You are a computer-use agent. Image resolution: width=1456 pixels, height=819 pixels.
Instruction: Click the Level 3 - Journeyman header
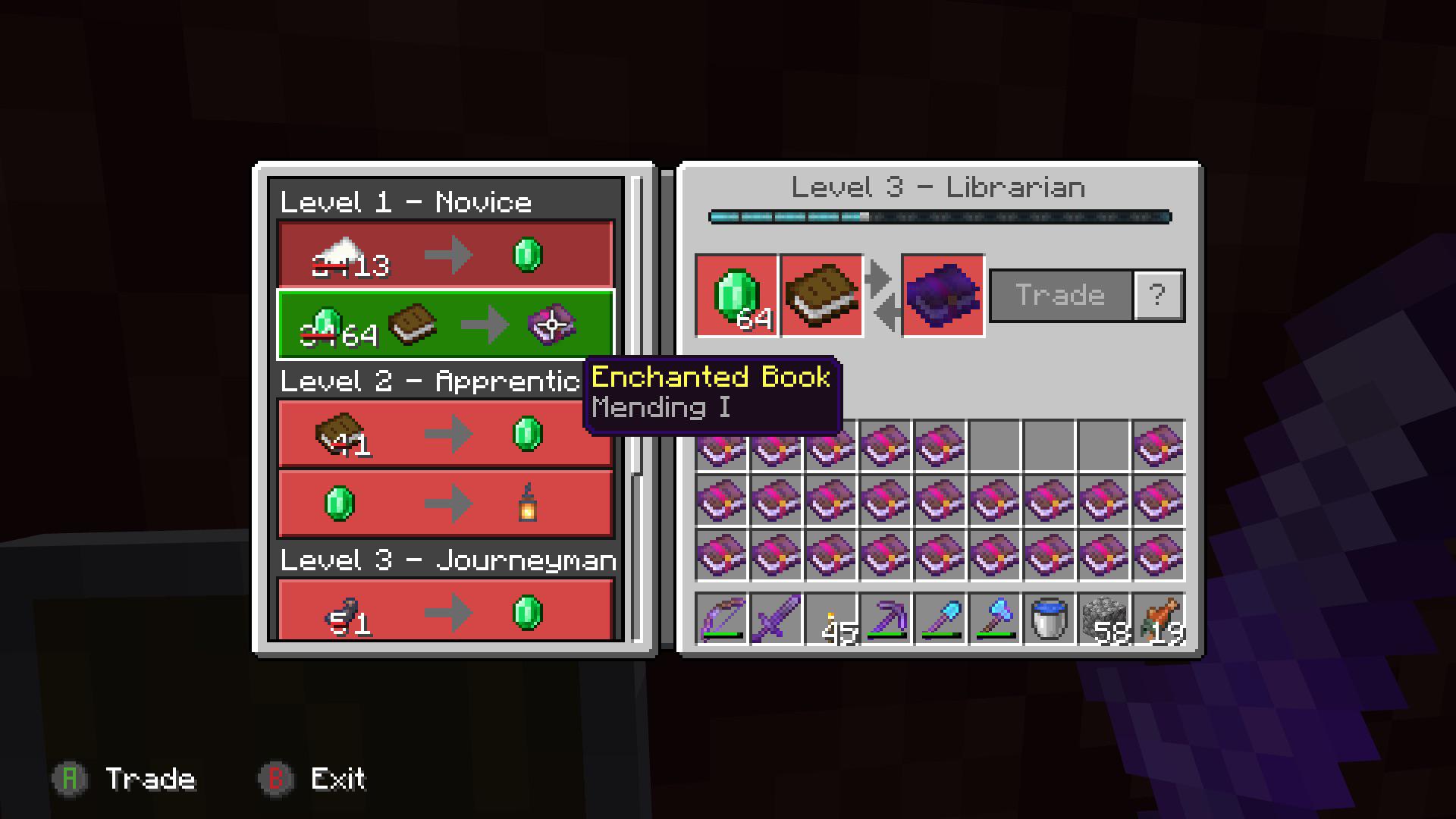pyautogui.click(x=446, y=561)
